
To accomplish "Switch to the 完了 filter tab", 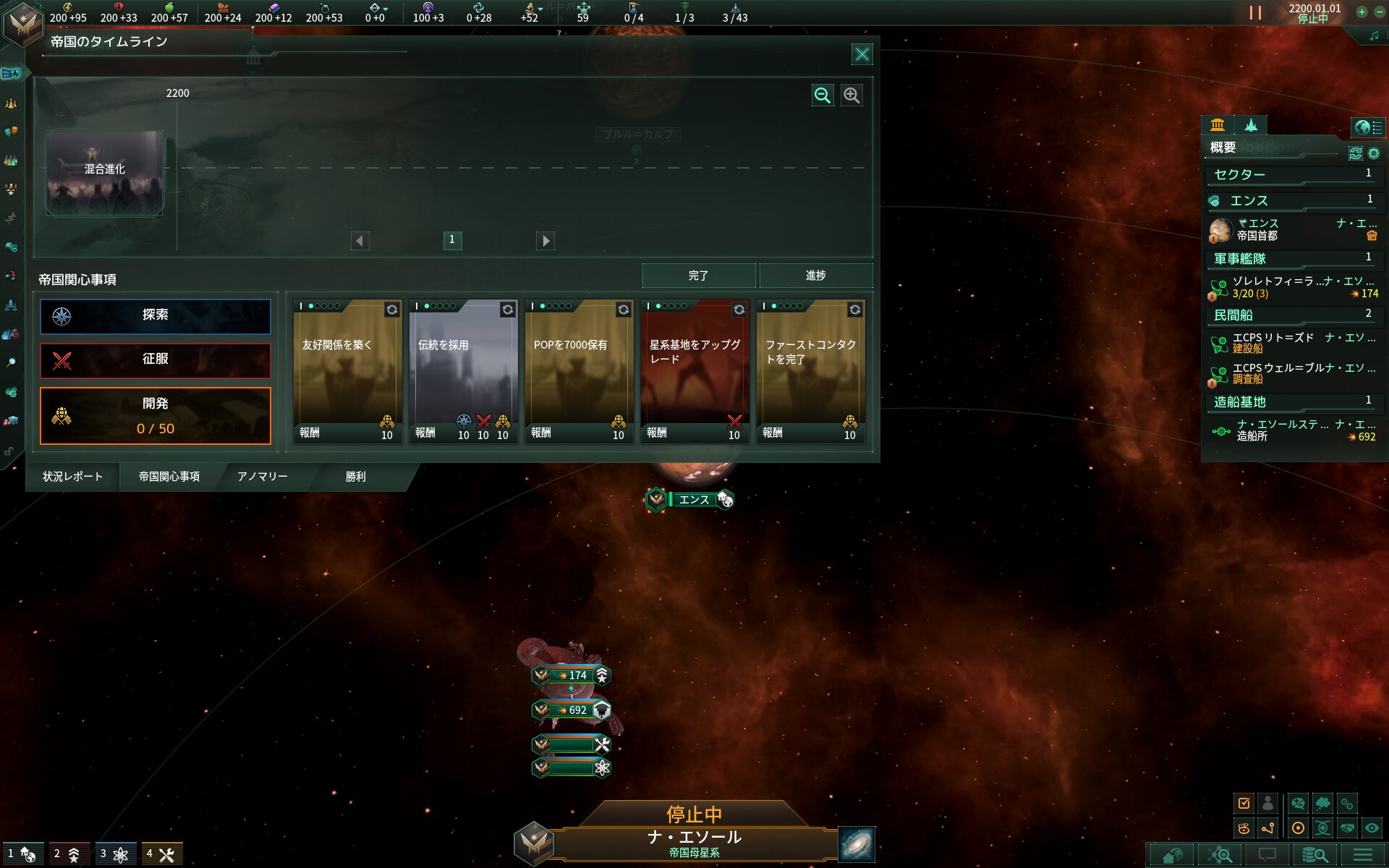I will tap(698, 276).
